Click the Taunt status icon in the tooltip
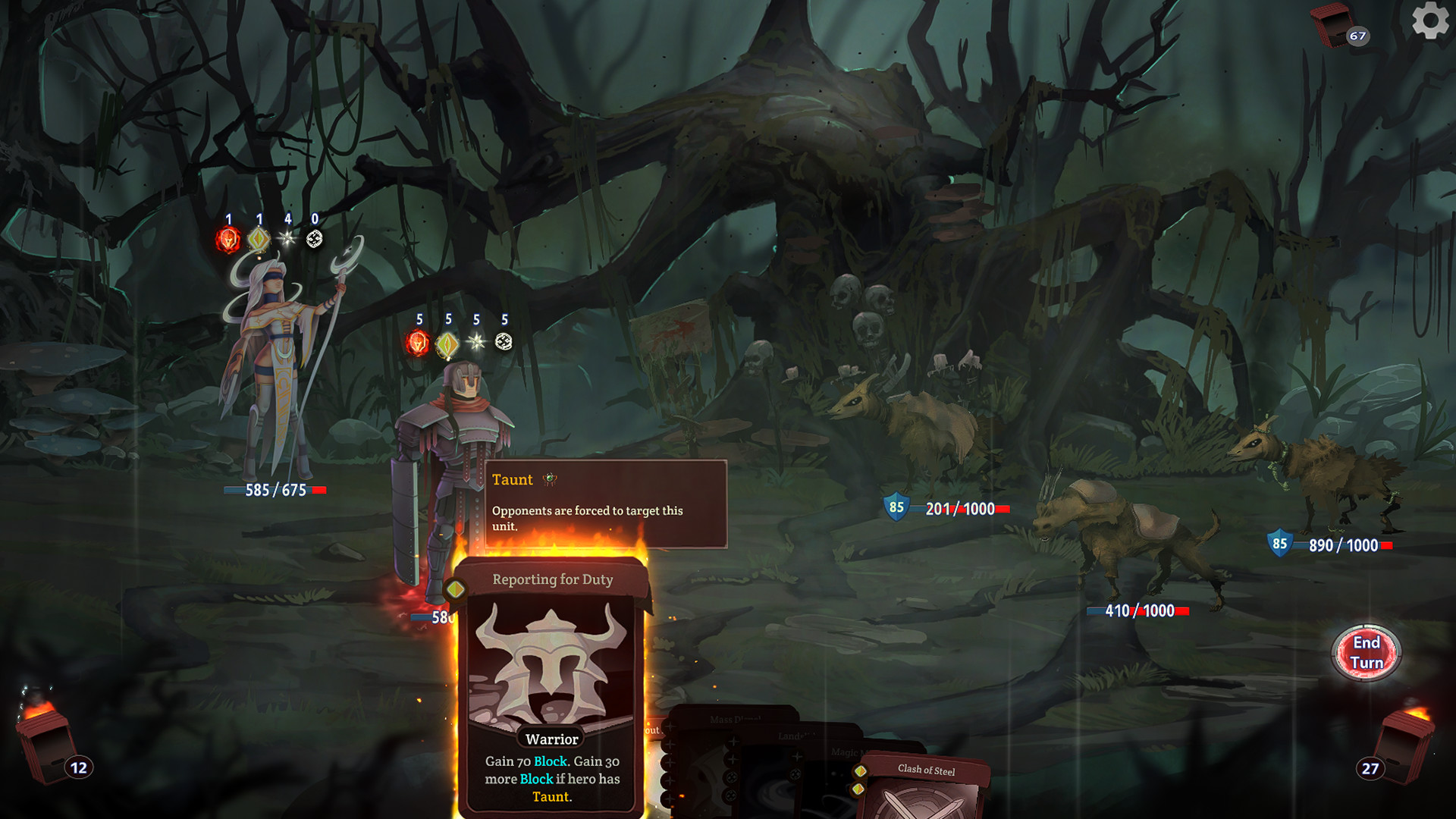The image size is (1456, 819). 551,480
